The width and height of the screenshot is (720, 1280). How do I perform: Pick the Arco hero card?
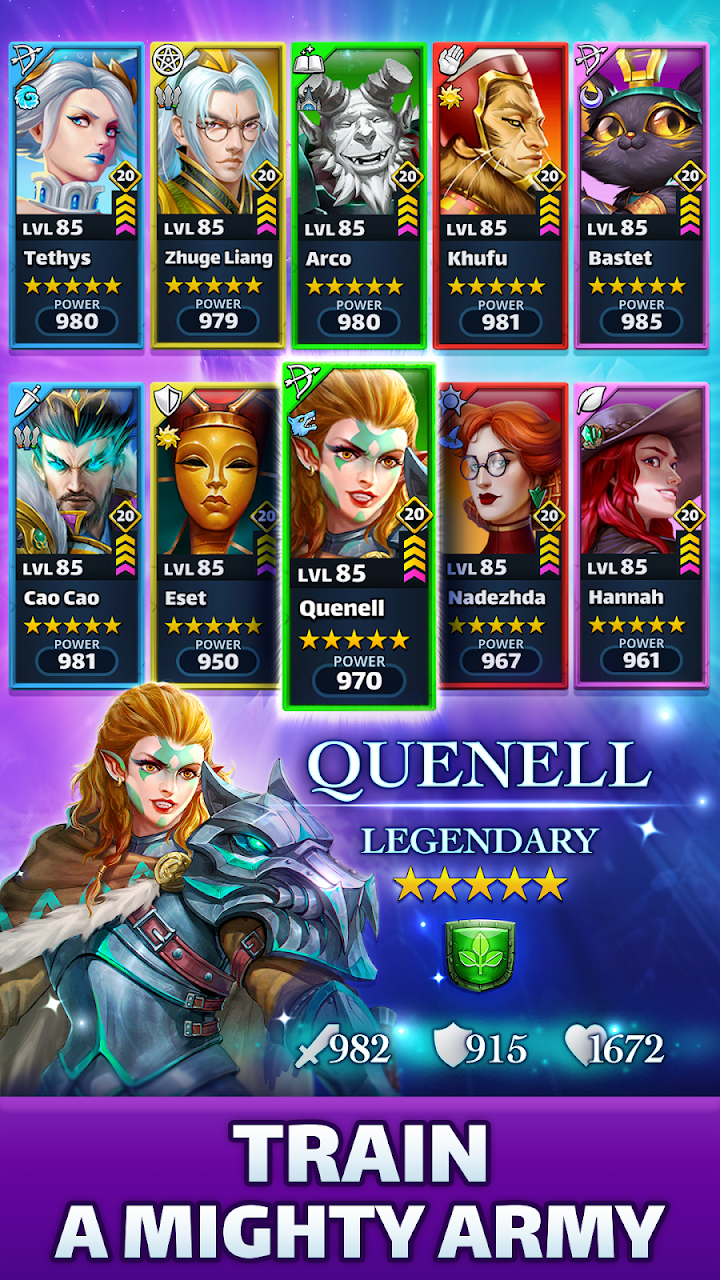[359, 195]
